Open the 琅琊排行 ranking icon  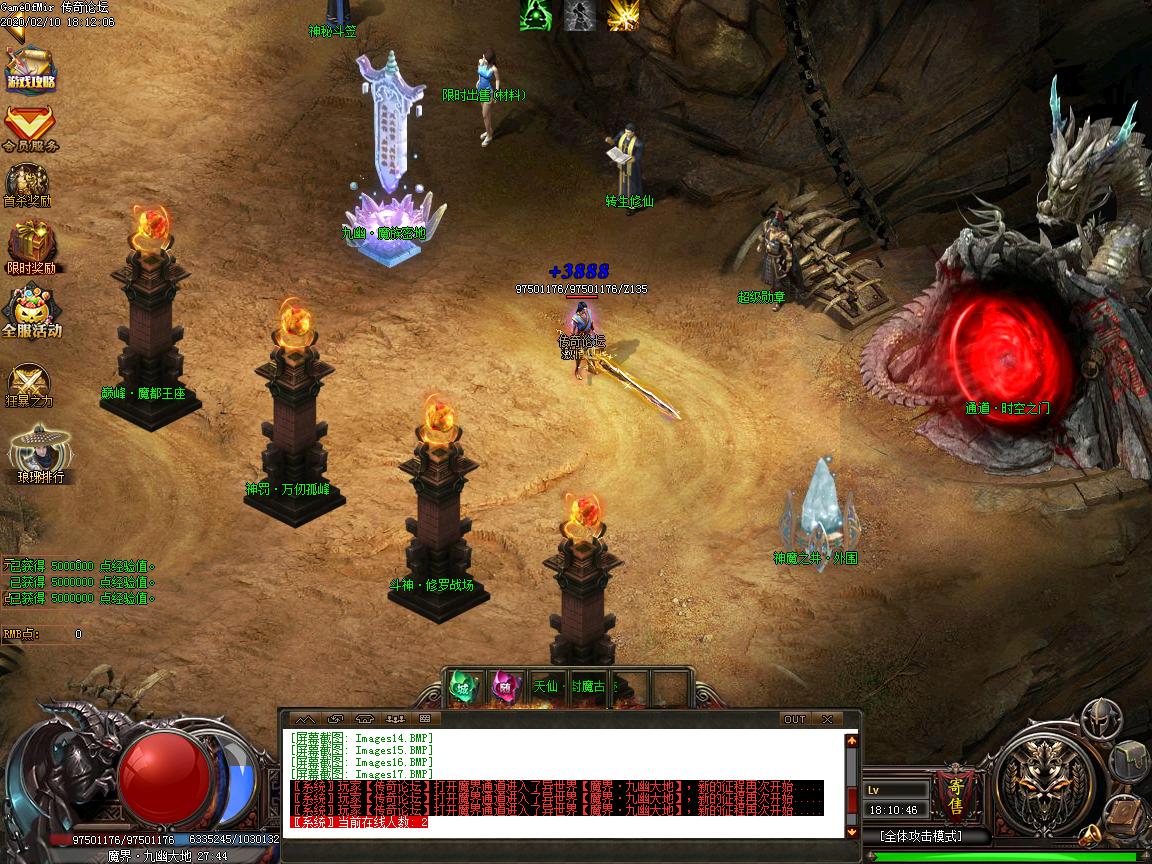click(40, 456)
